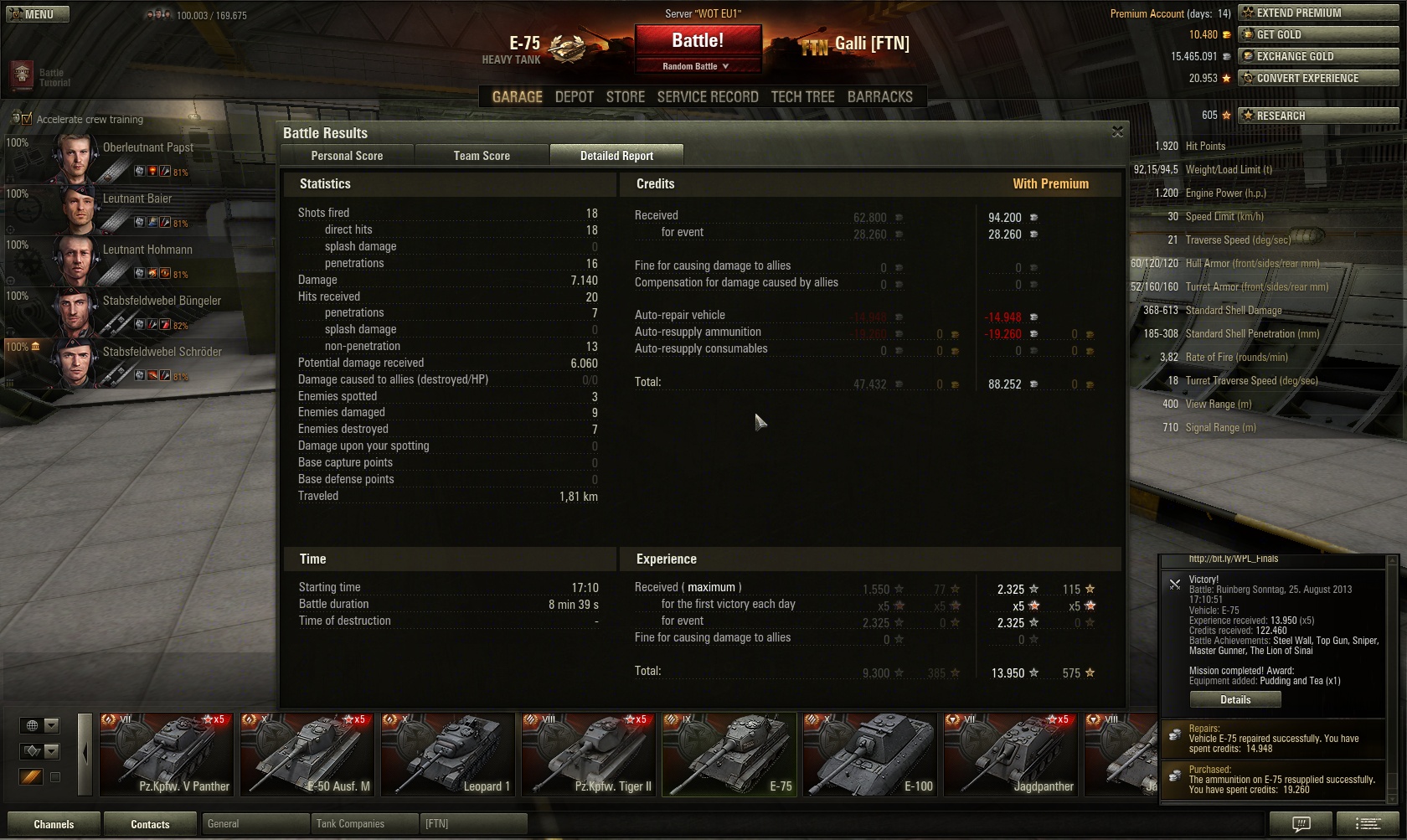
Task: Switch to the Team Score tab
Action: tap(482, 156)
